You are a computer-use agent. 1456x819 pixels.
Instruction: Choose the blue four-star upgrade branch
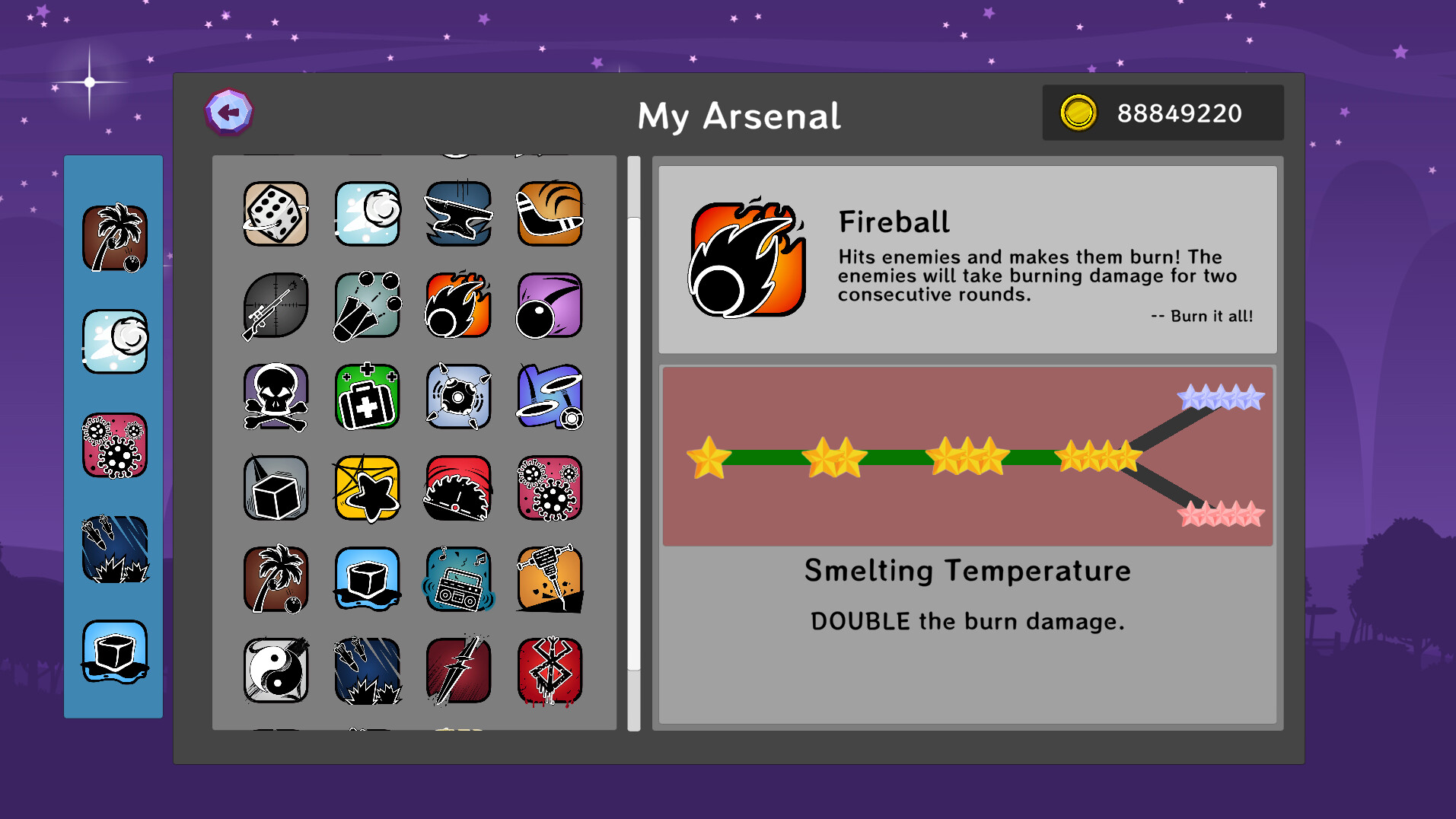[x=1218, y=396]
